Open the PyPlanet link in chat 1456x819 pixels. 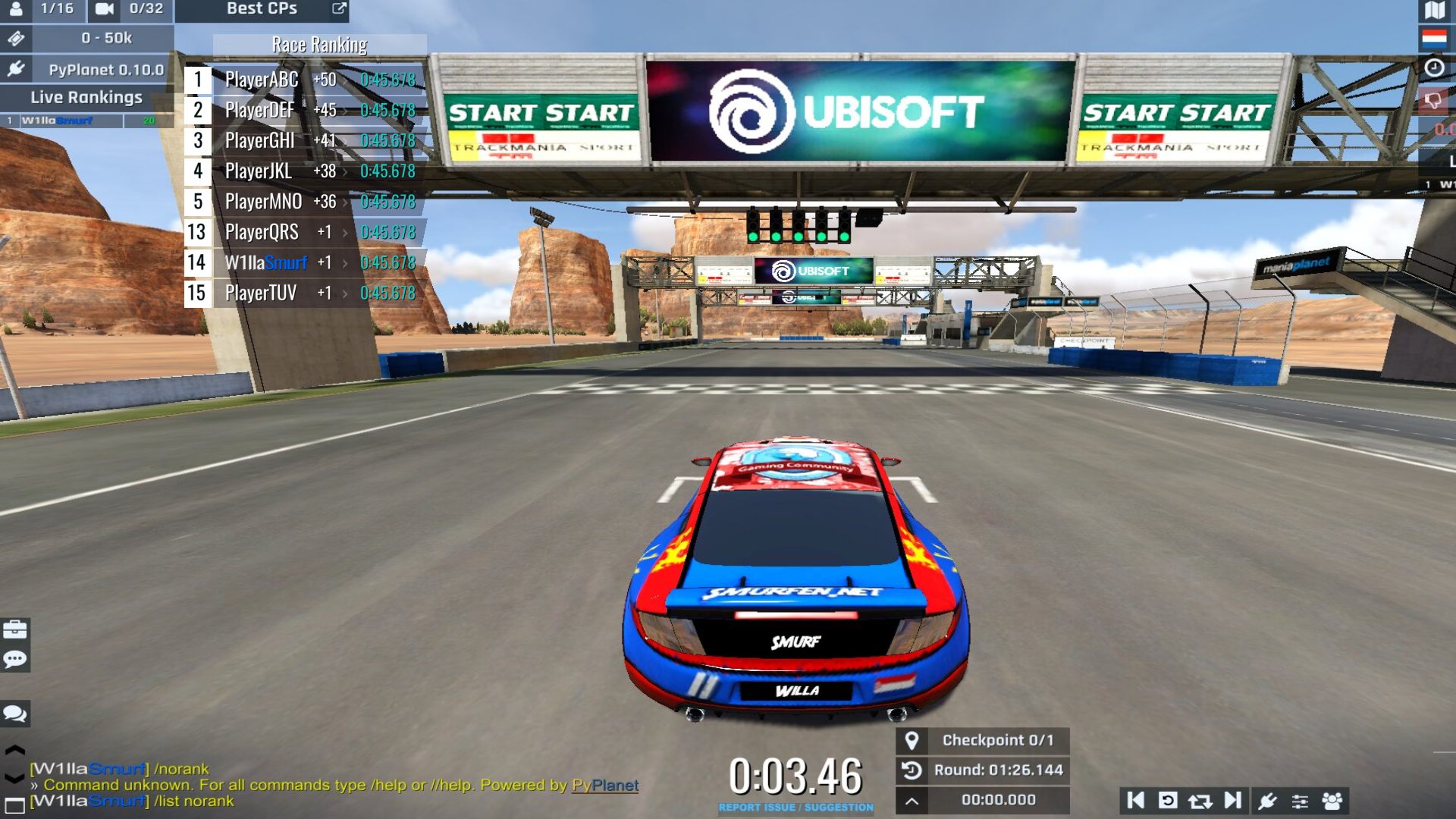pyautogui.click(x=604, y=786)
